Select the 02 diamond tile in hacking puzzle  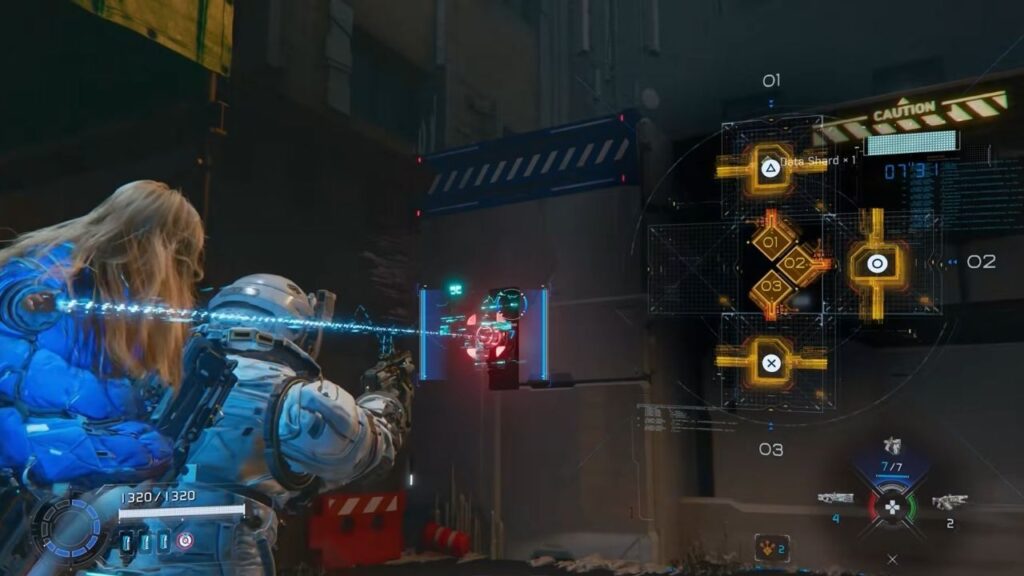pyautogui.click(x=795, y=264)
